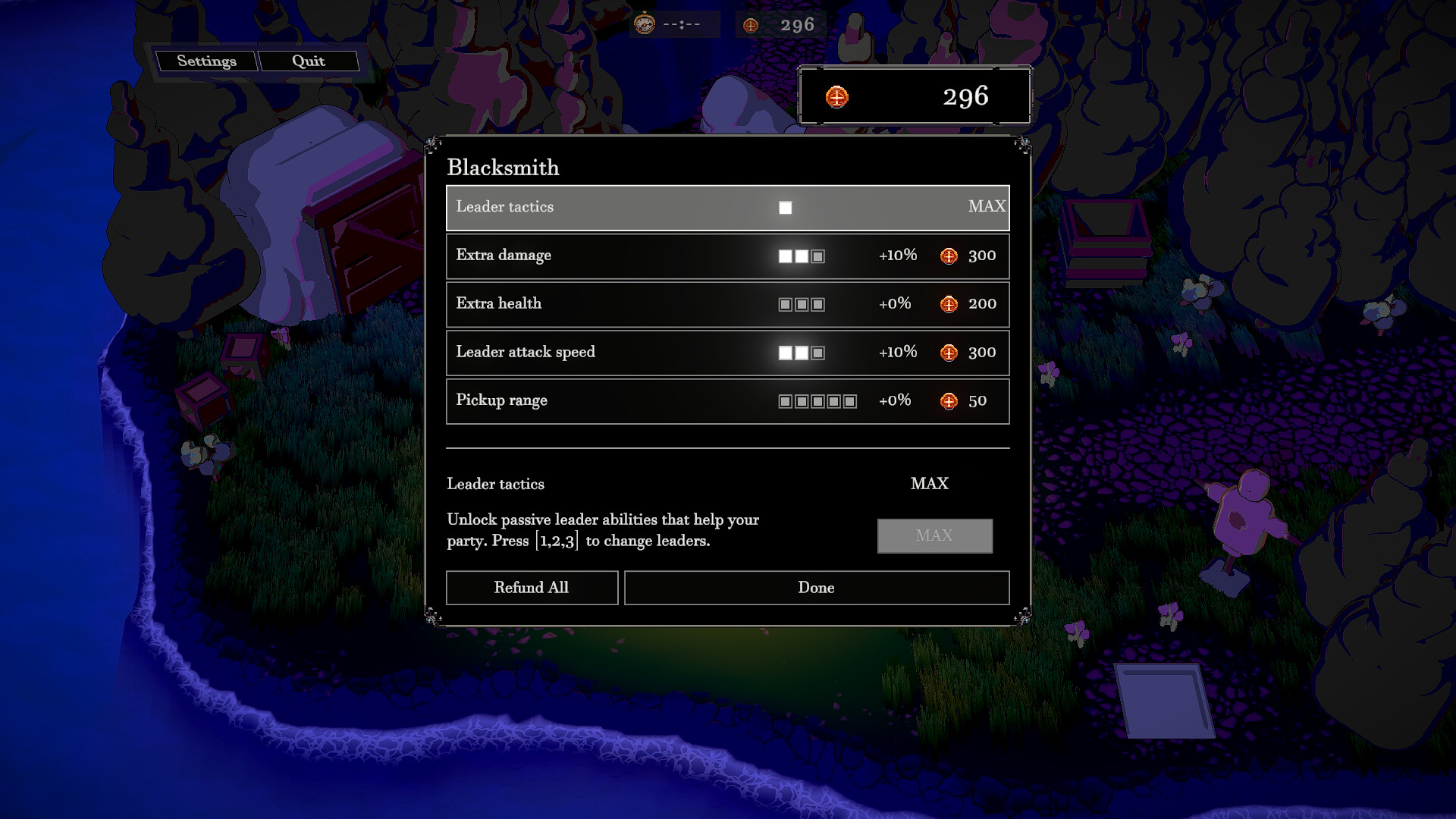The height and width of the screenshot is (819, 1456).
Task: Click the coin icon in the top status bar
Action: coord(750,24)
